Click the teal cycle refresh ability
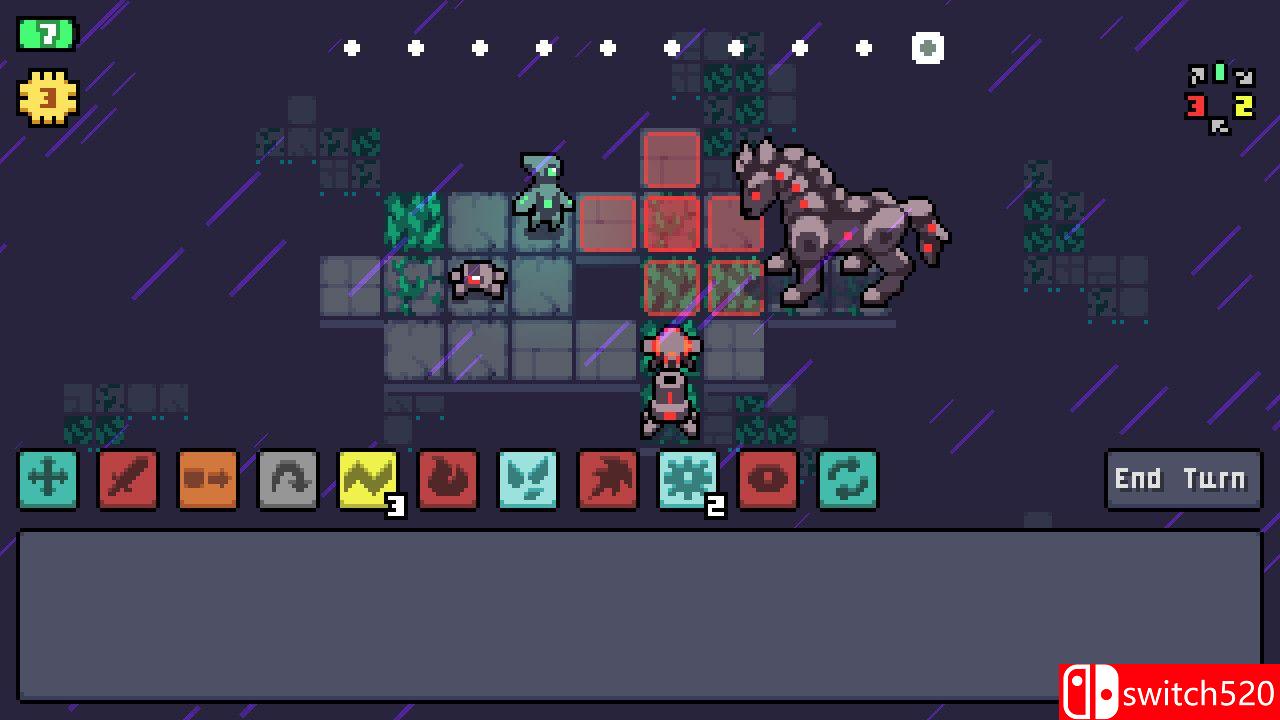 click(x=848, y=480)
